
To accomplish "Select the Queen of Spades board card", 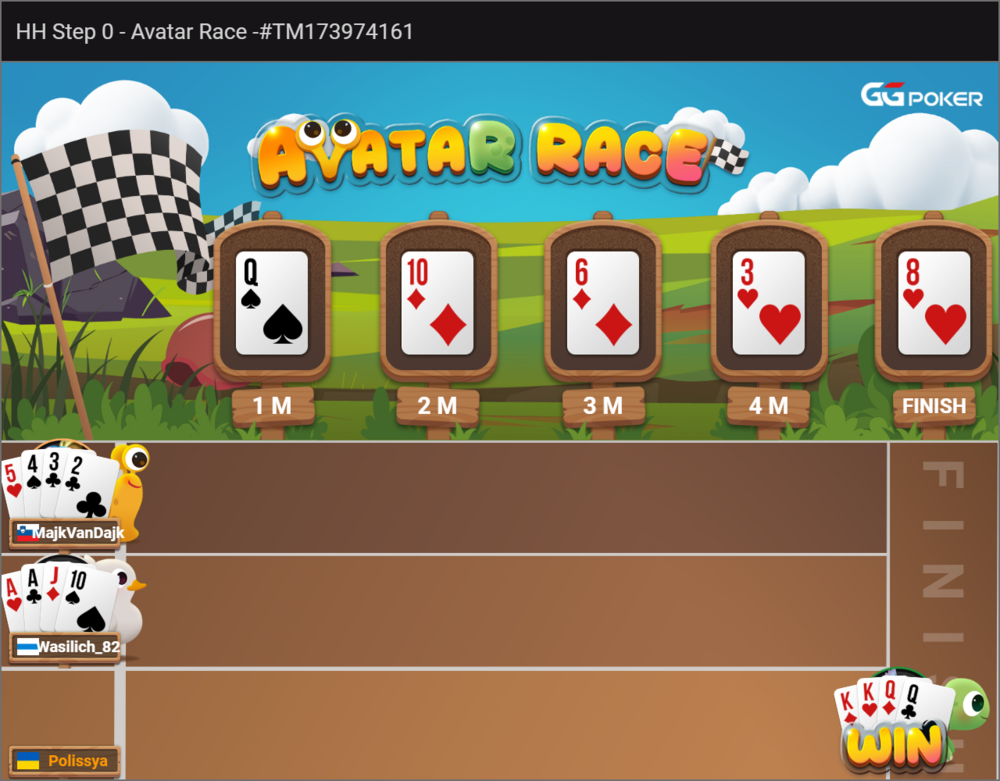I will [x=272, y=303].
